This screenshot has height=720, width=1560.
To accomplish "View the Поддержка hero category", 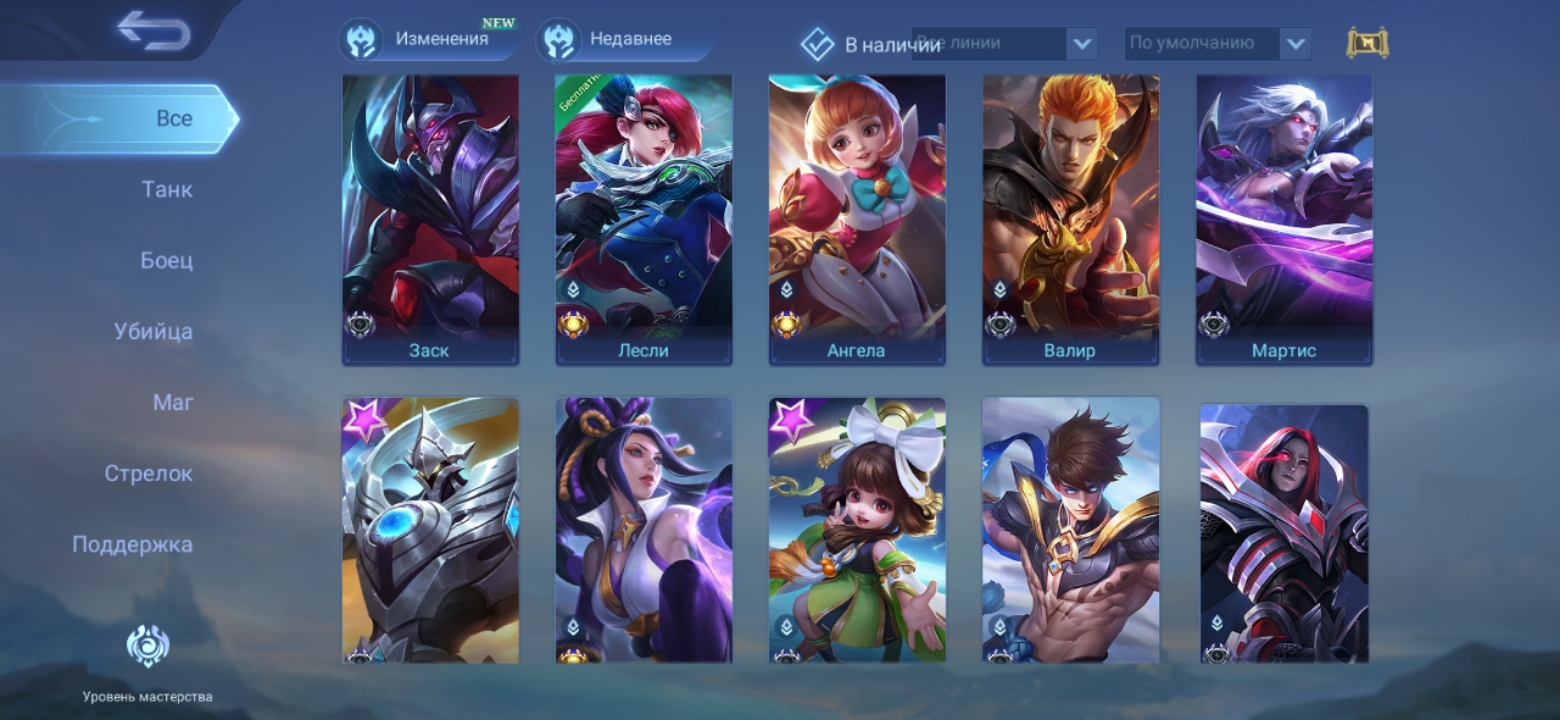I will pos(132,544).
